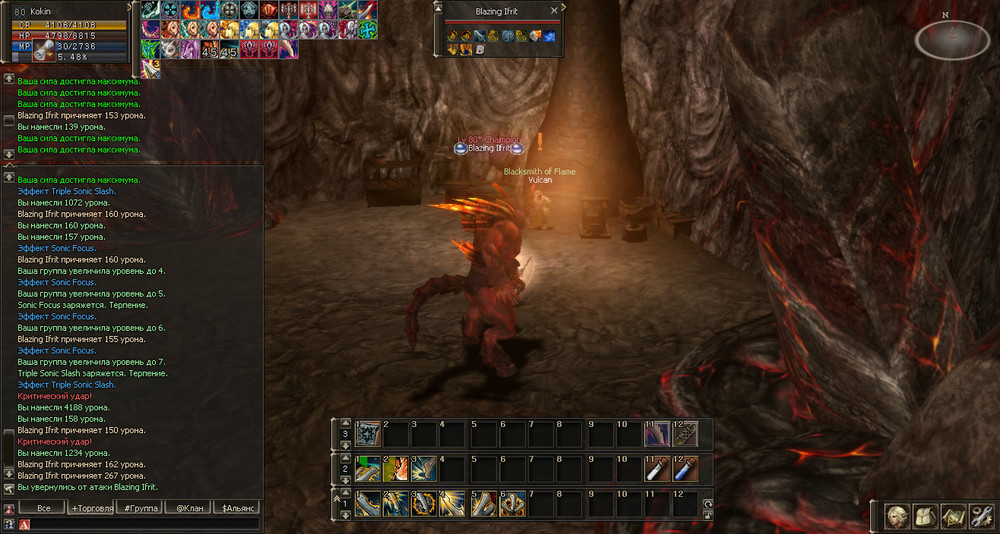Open the map scroll menu button
Image resolution: width=1000 pixels, height=534 pixels.
[953, 515]
